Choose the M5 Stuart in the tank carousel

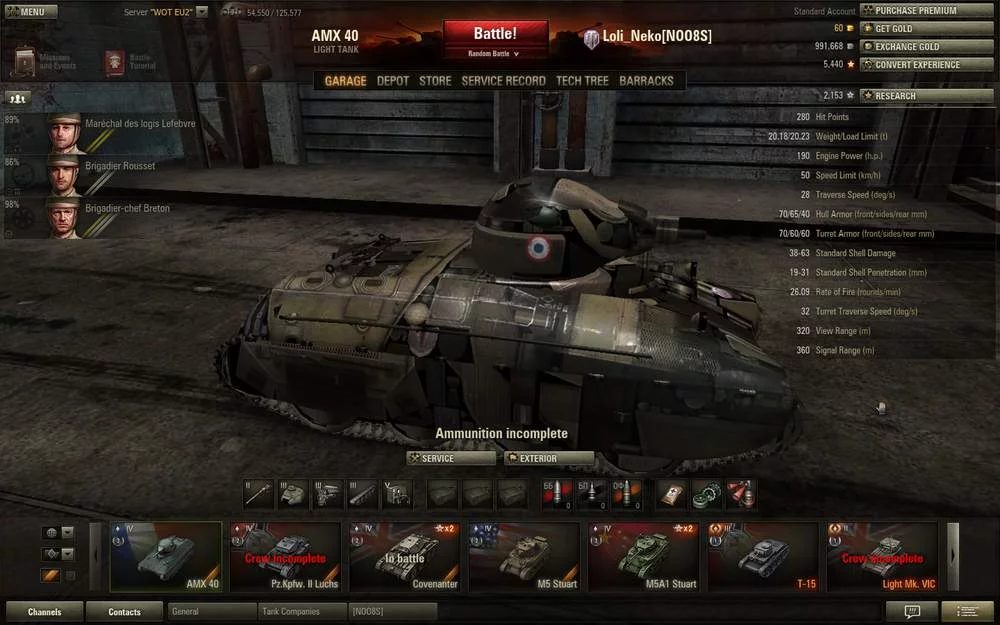point(524,556)
